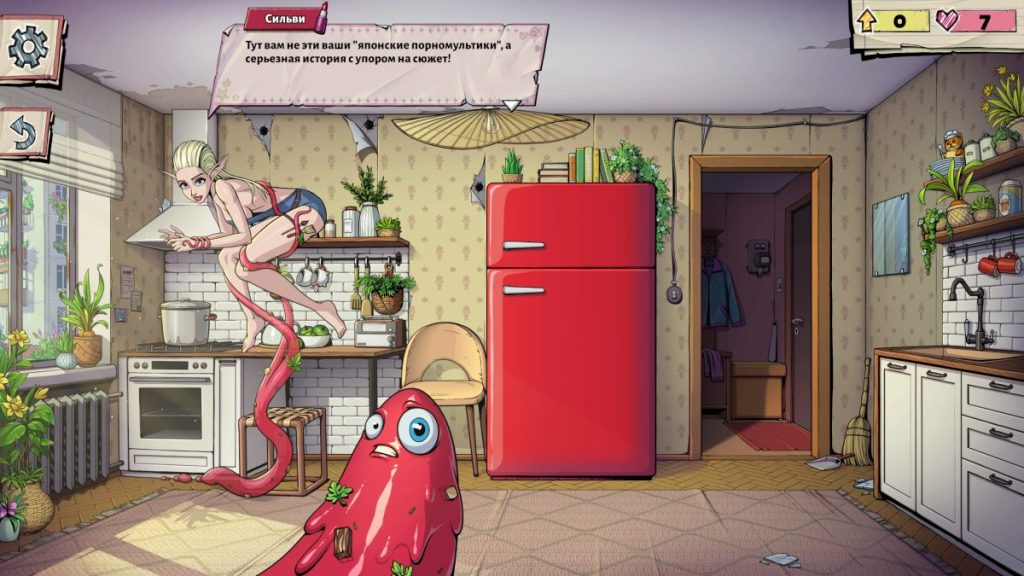Screen dimensions: 1024x576
Task: Advance dialogue with the white triangle indicator
Action: (x=511, y=104)
